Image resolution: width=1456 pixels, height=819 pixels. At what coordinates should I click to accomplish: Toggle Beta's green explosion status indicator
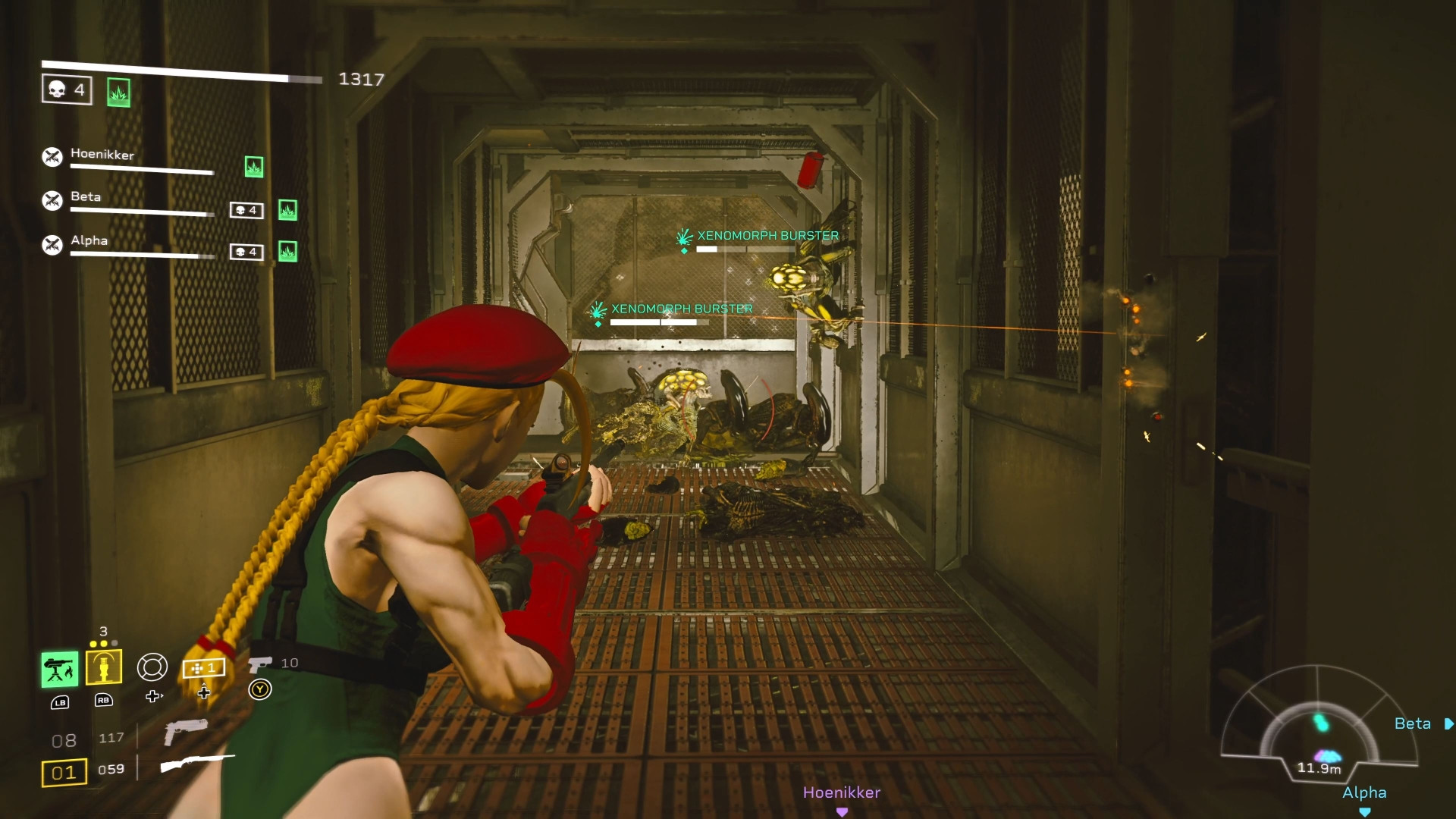pos(287,211)
